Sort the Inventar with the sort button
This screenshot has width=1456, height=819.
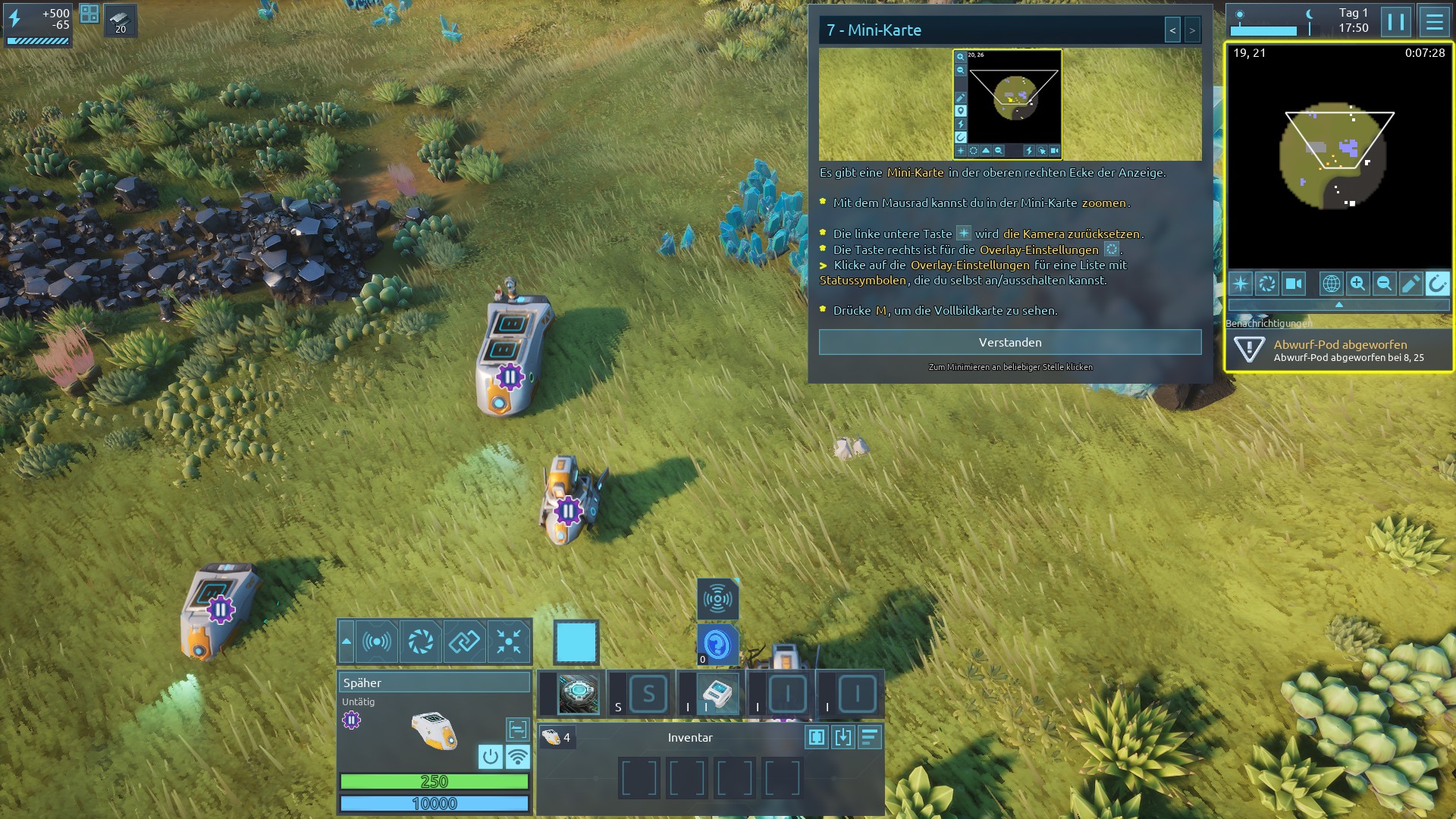point(869,737)
